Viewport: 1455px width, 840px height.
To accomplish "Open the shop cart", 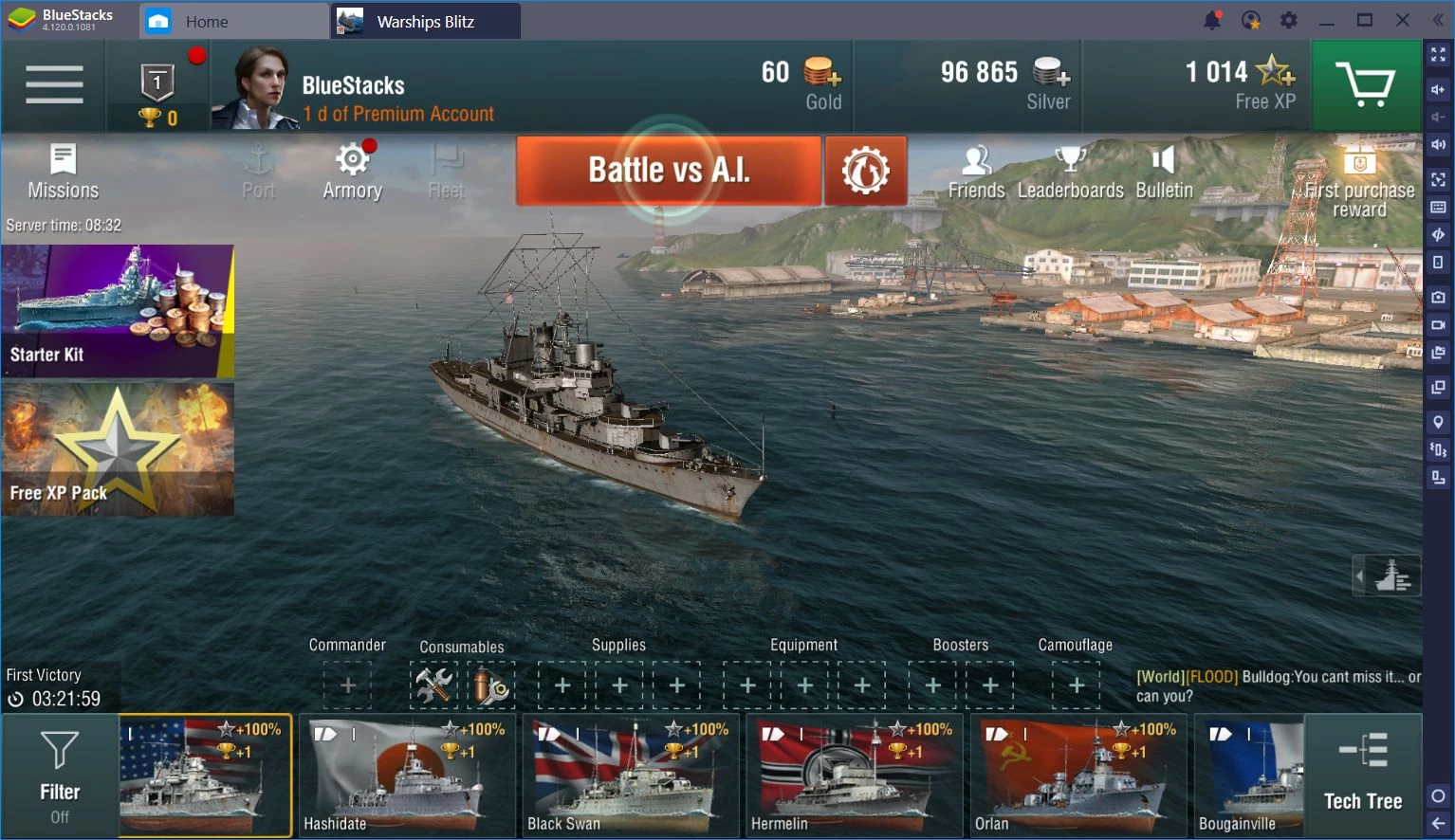I will 1364,85.
